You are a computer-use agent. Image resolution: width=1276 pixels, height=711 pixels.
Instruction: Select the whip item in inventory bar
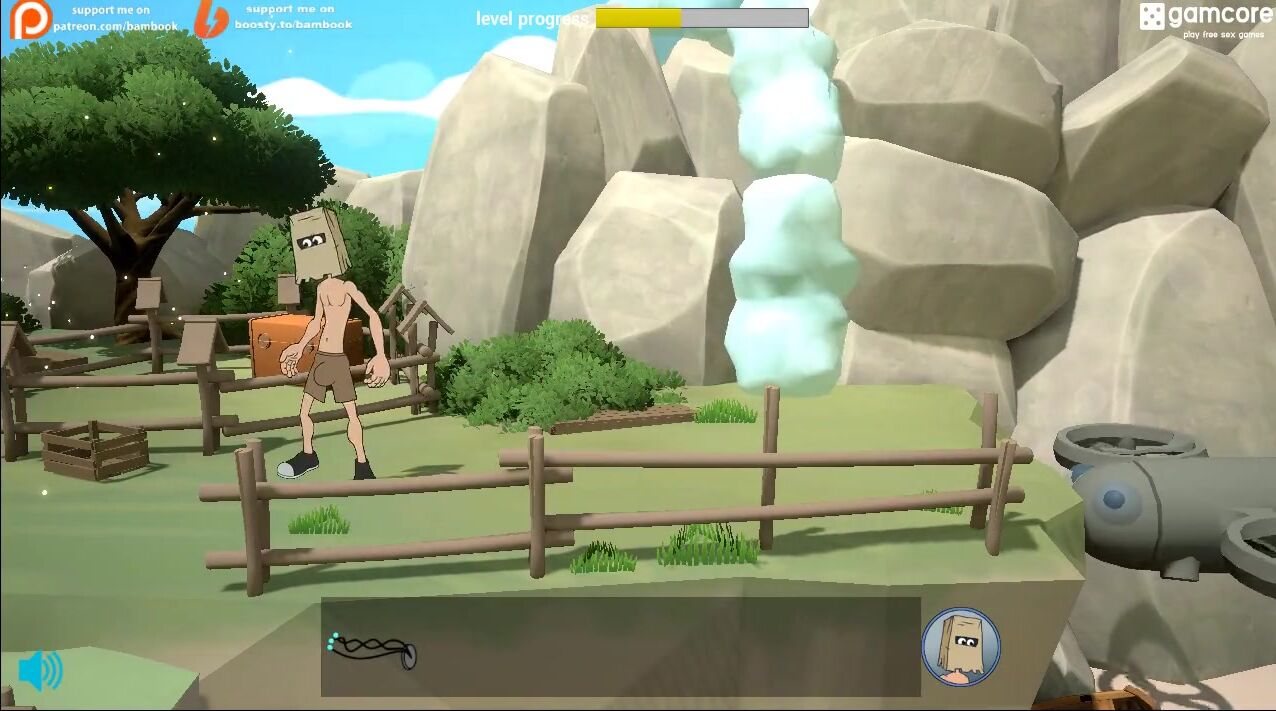pyautogui.click(x=372, y=650)
